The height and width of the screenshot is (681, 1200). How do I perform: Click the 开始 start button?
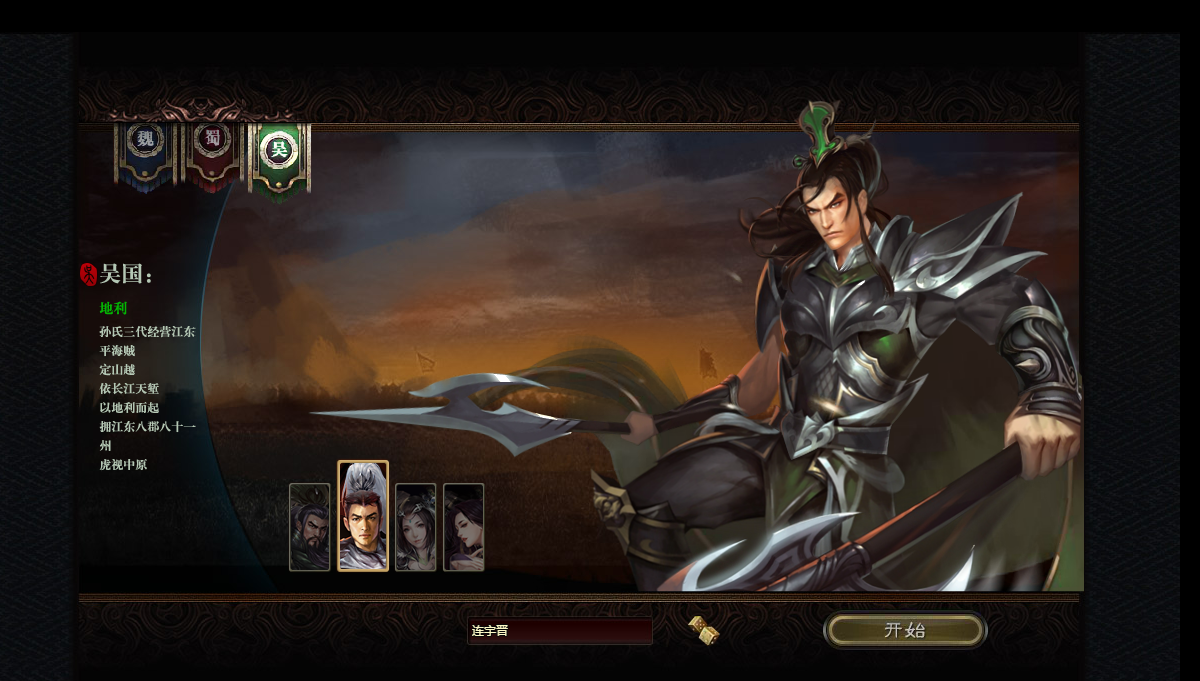click(904, 630)
